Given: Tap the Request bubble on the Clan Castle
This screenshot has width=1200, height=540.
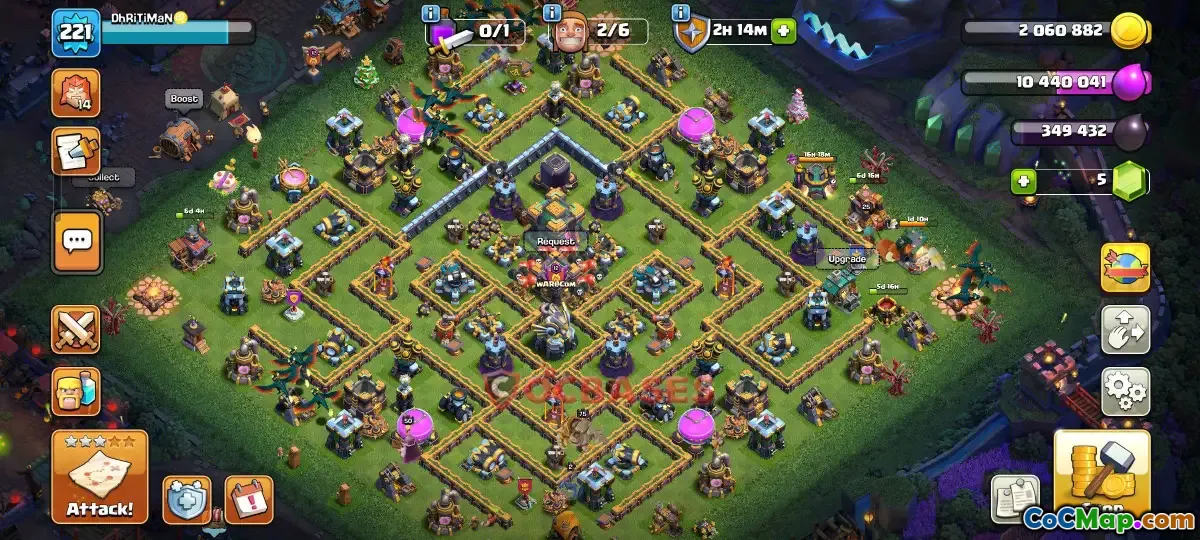Looking at the screenshot, I should [x=556, y=241].
